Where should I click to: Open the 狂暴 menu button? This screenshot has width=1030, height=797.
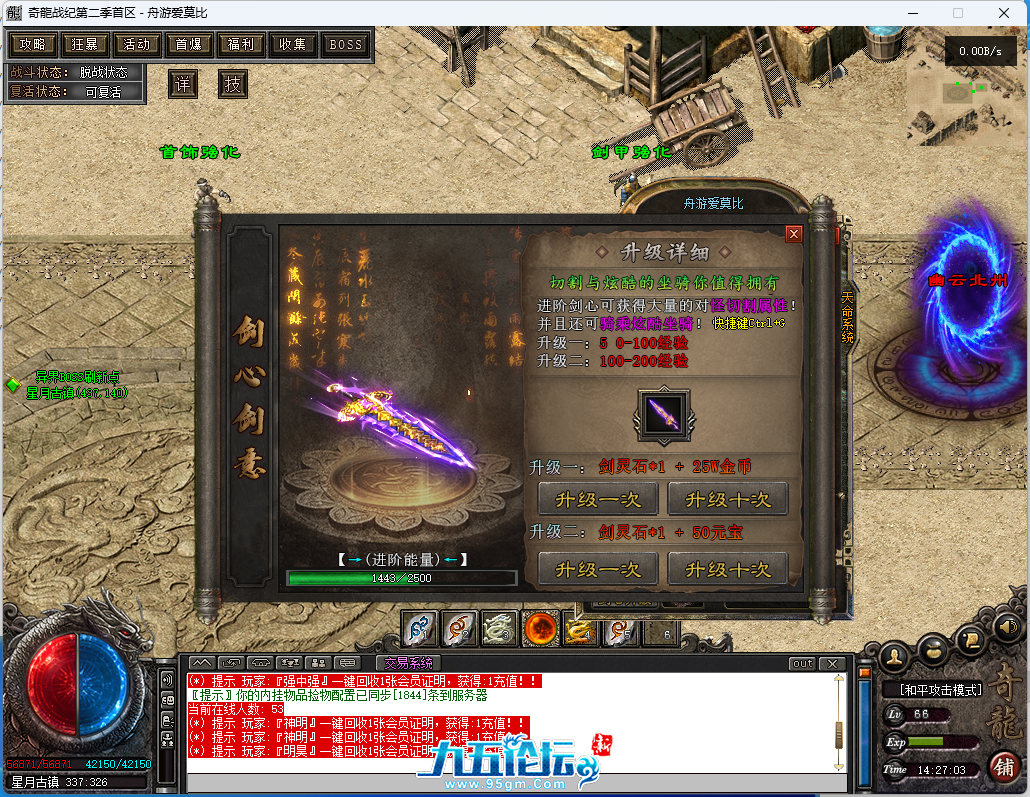point(85,45)
